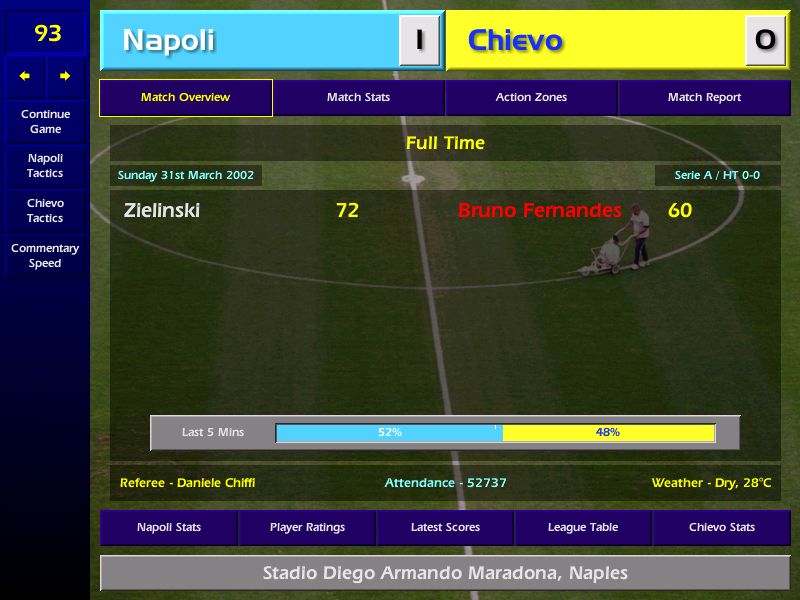Open Napoli Tactics
The image size is (800, 600).
tap(45, 166)
